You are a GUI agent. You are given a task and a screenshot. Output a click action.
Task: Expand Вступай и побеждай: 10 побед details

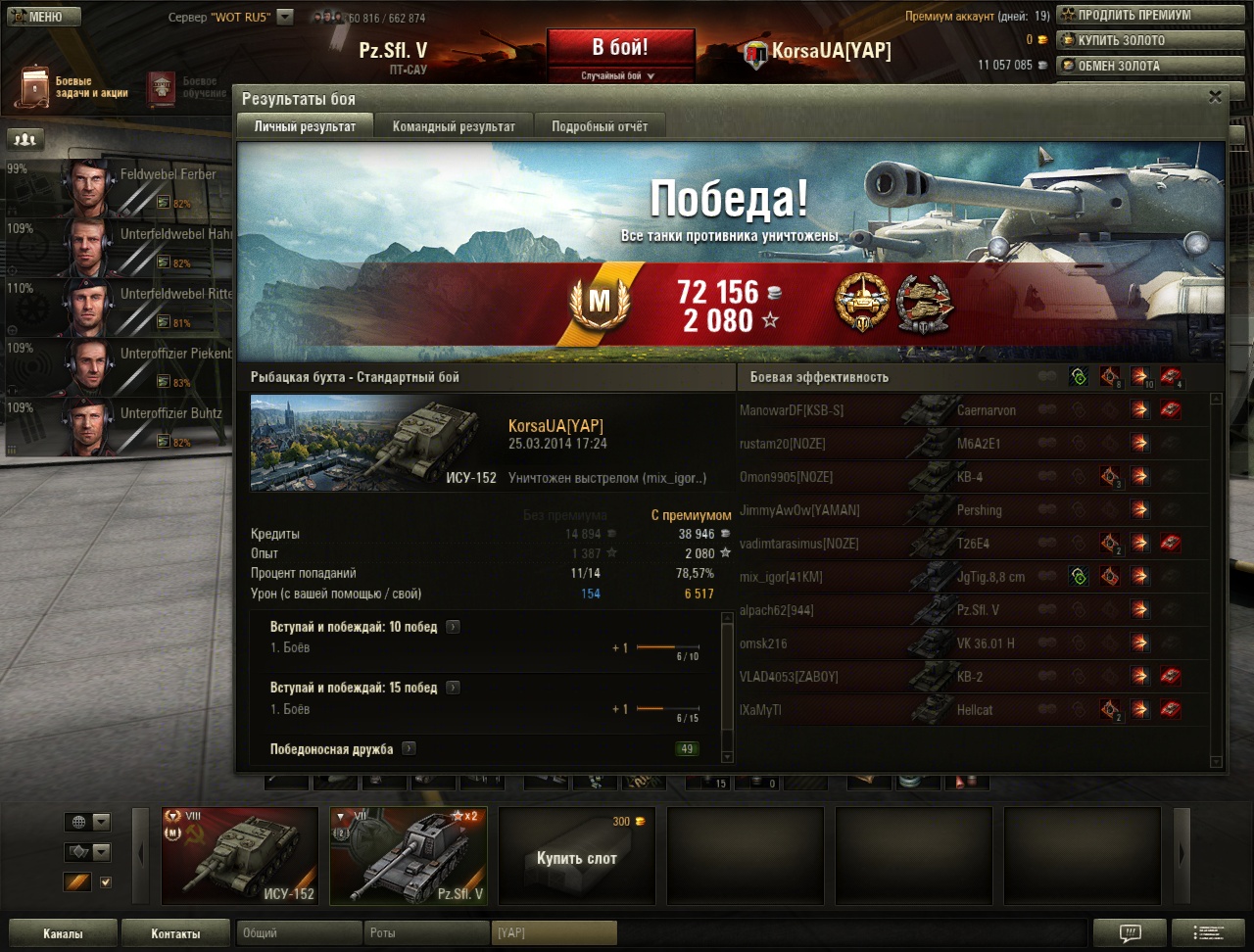pos(453,627)
